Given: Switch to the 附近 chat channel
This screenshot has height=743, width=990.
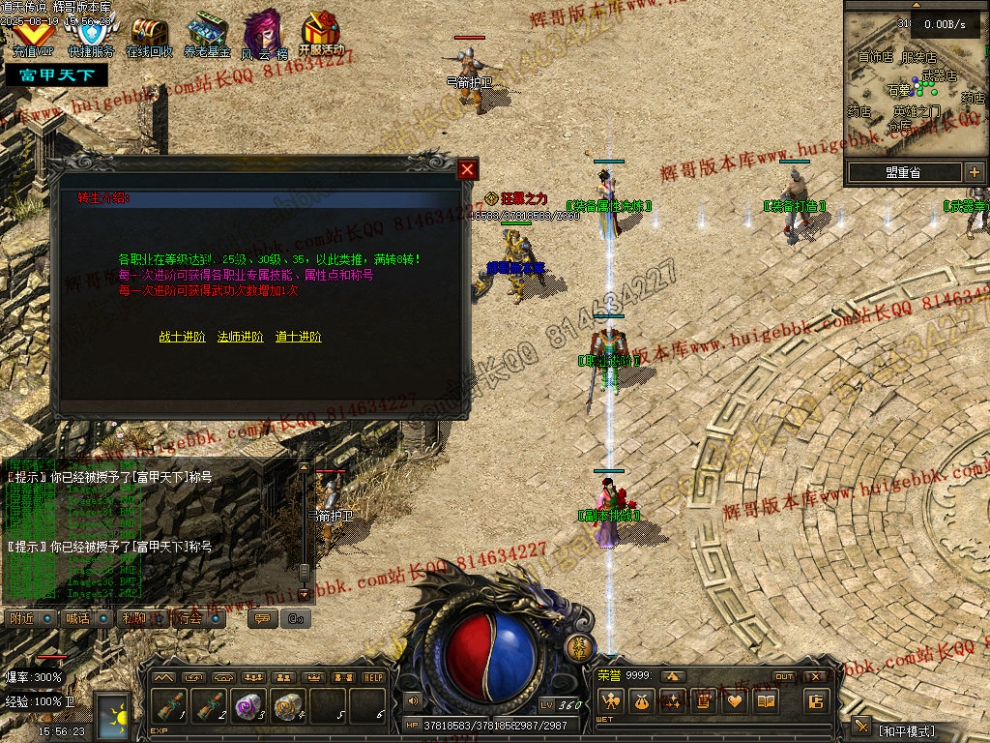Looking at the screenshot, I should (23, 619).
